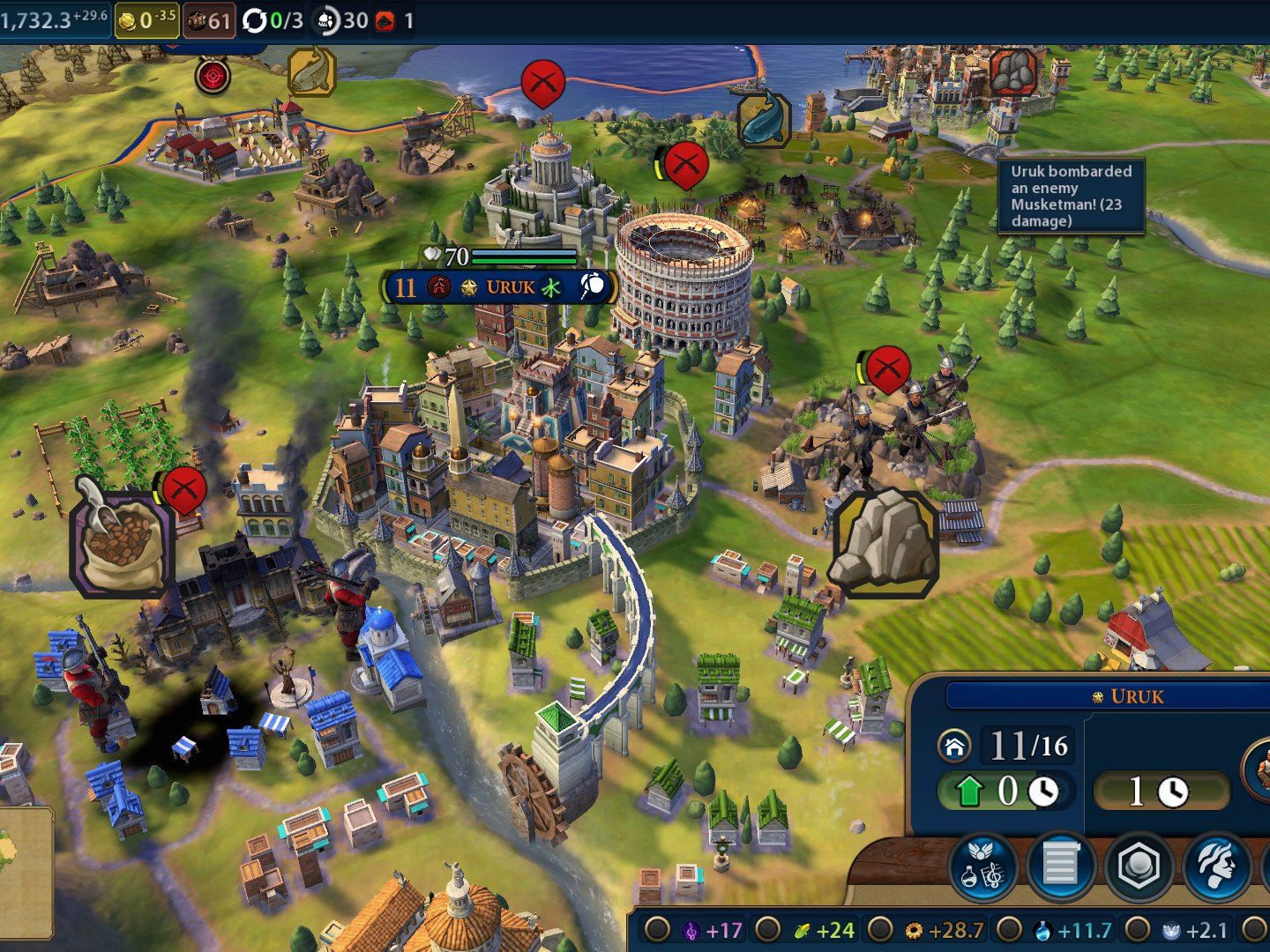This screenshot has height=952, width=1270.
Task: Click the enemy unit flag beside the coffee icon
Action: [184, 489]
